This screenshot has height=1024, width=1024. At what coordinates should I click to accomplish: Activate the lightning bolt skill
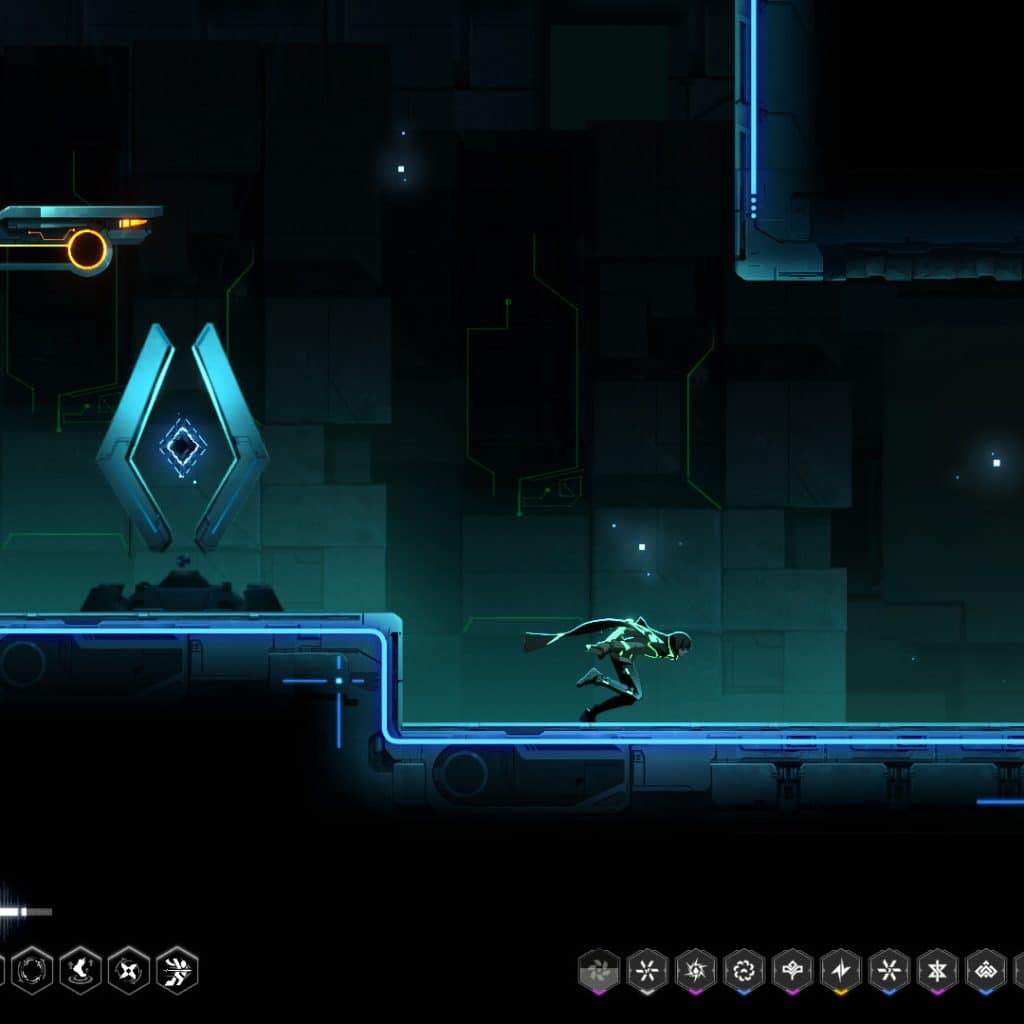click(841, 970)
